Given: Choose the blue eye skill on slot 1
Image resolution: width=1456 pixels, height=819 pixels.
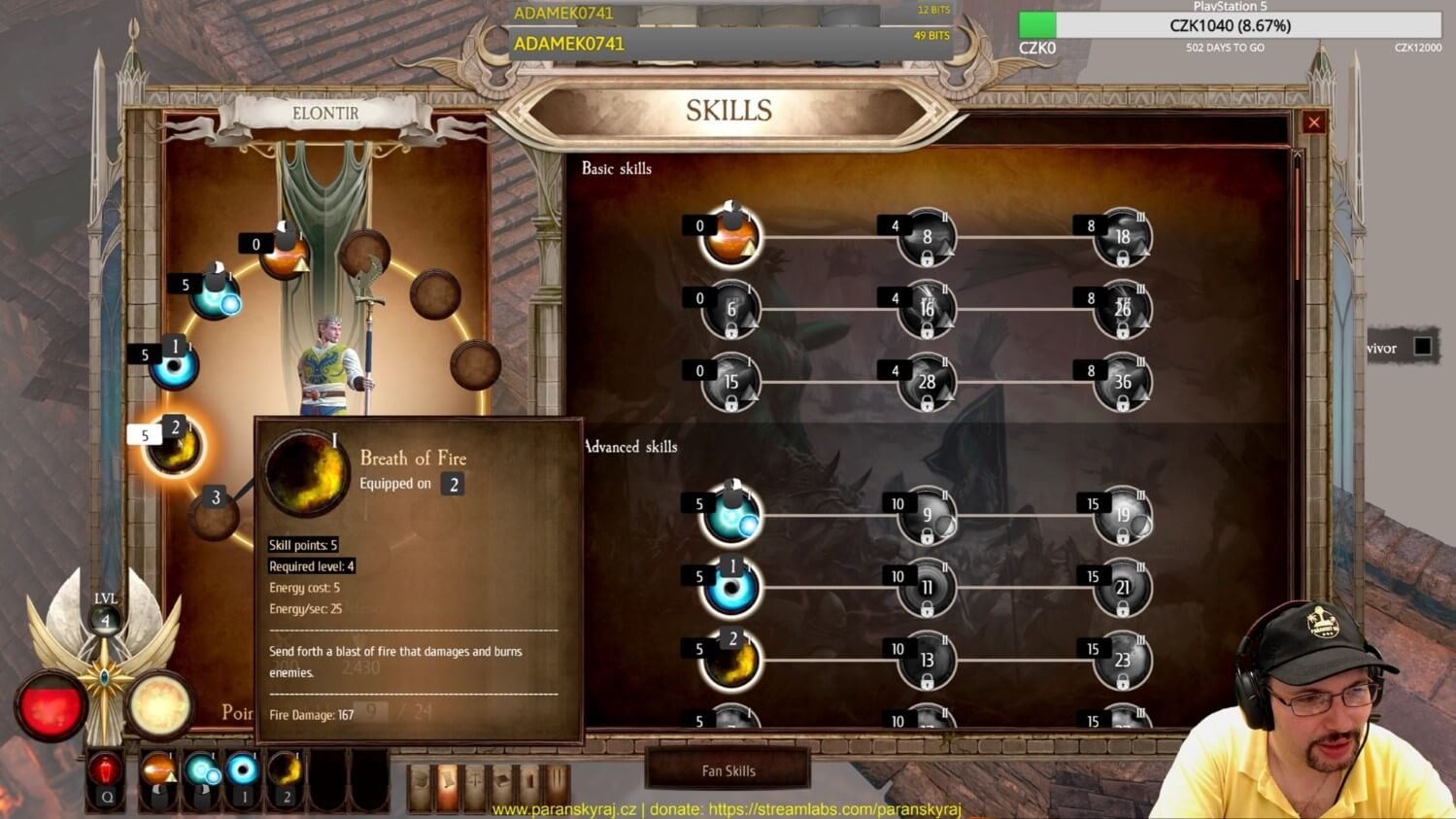Looking at the screenshot, I should [x=175, y=367].
